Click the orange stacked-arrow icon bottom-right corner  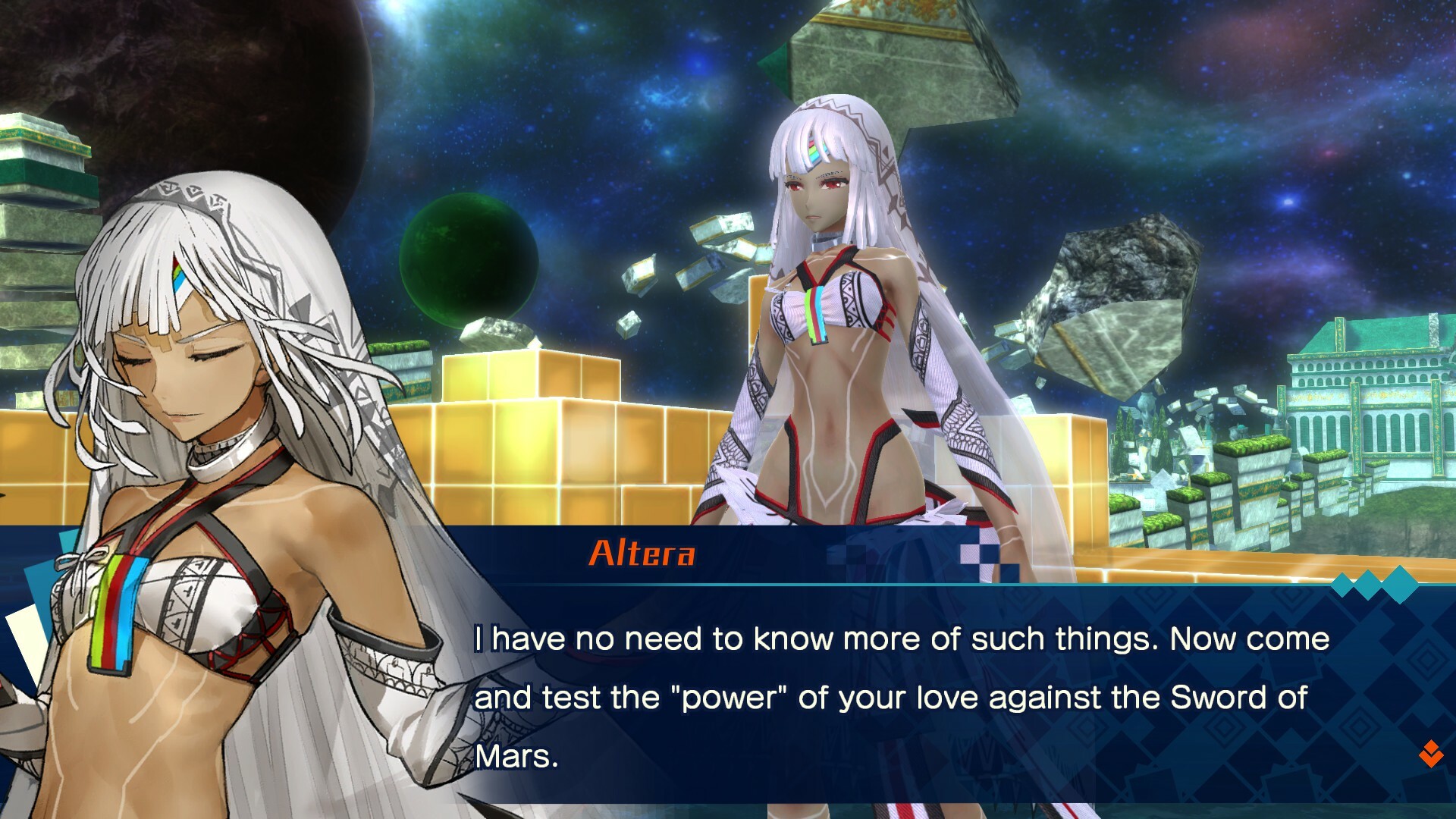point(1431,752)
